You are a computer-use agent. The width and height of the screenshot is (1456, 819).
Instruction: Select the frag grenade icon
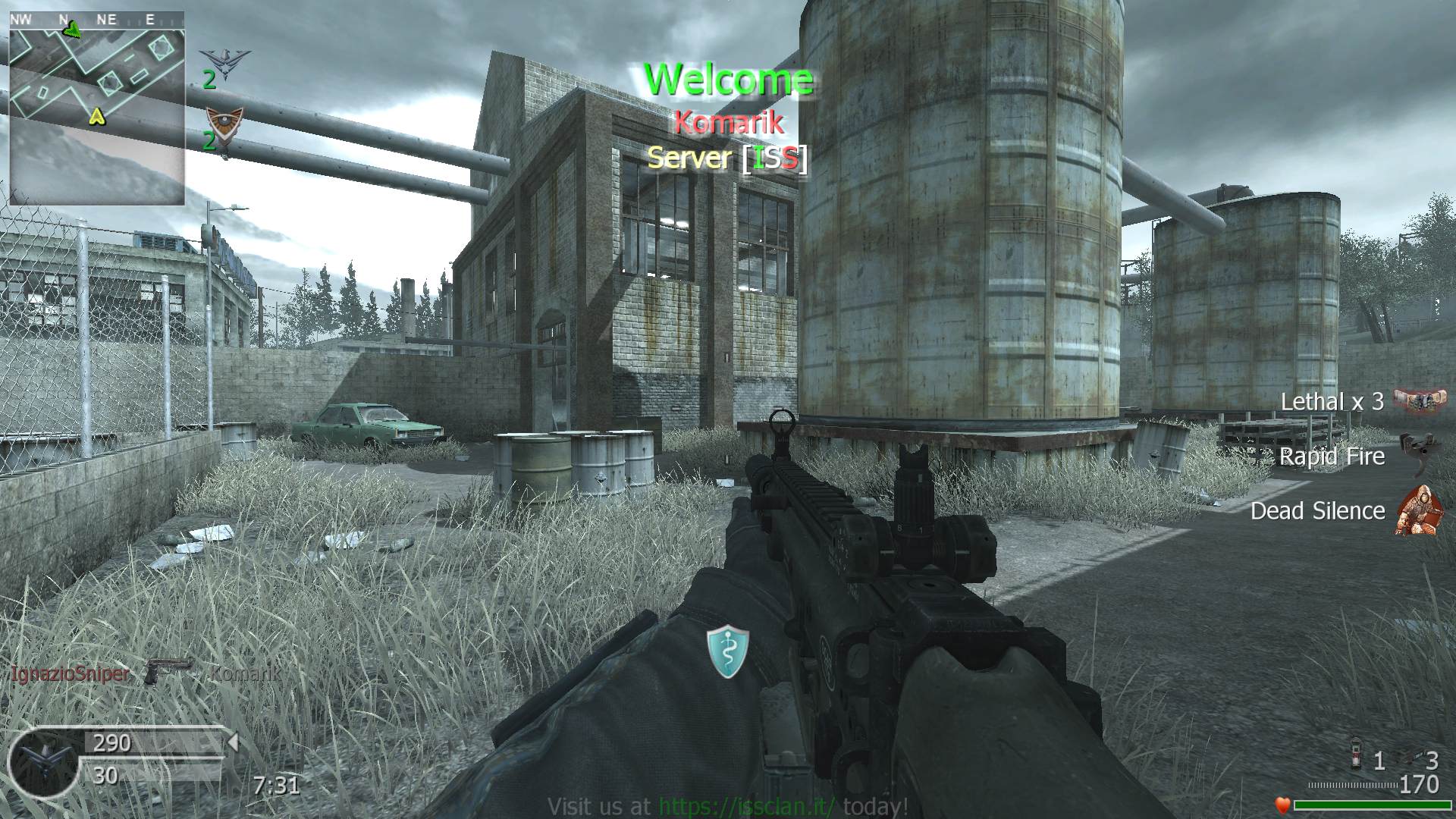1357,758
